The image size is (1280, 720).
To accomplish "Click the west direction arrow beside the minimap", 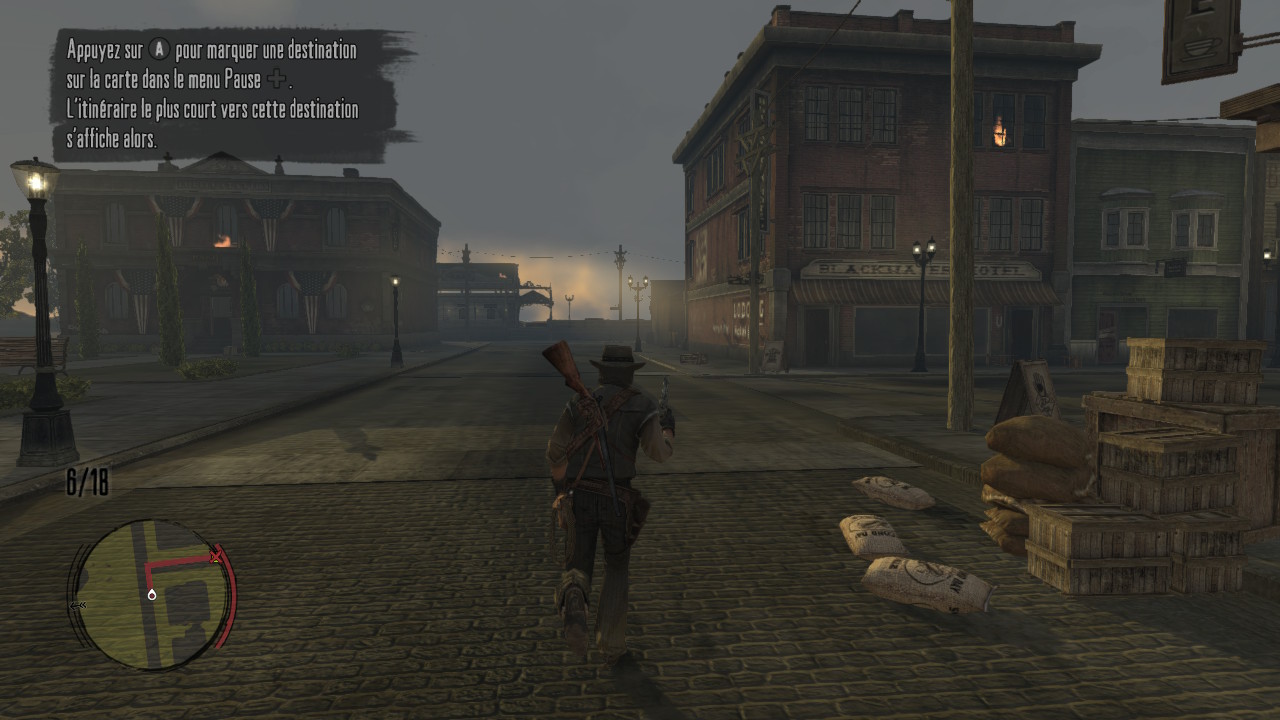I will (x=78, y=606).
